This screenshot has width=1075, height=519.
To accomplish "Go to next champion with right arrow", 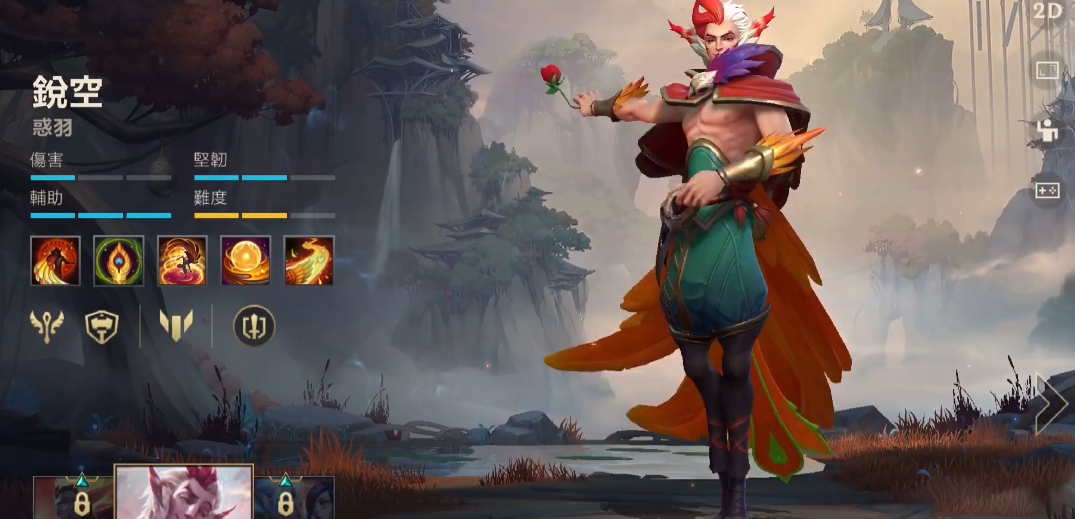I will (1052, 404).
